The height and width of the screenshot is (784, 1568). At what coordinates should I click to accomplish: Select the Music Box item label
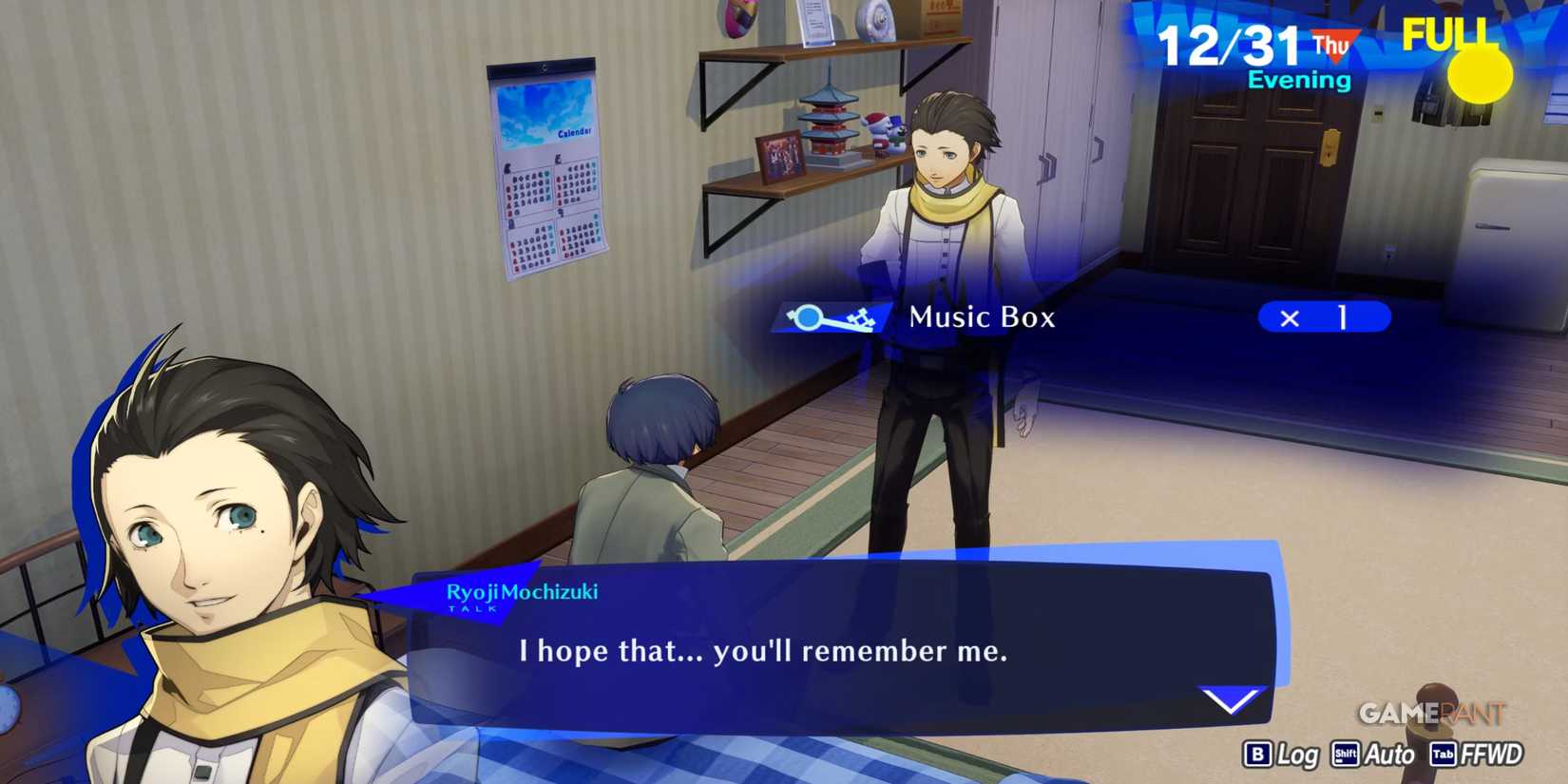(x=982, y=317)
